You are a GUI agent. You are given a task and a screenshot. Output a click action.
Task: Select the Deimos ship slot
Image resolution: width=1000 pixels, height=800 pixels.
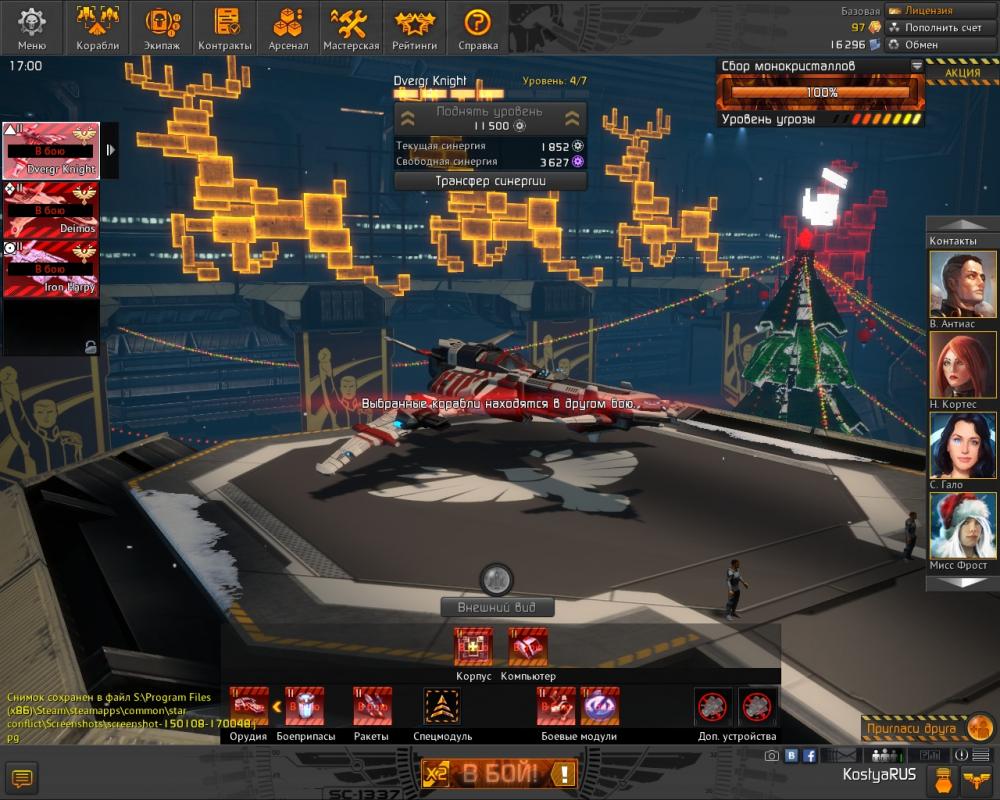click(50, 211)
